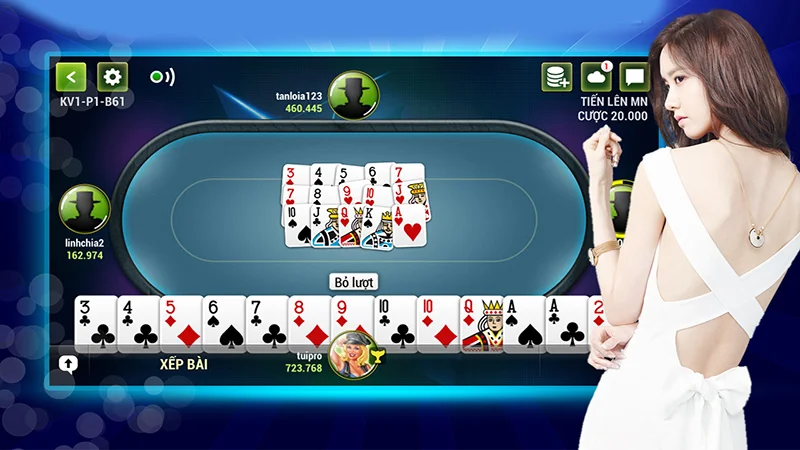The image size is (800, 450).
Task: Pick the 8 of diamonds card
Action: click(x=309, y=324)
